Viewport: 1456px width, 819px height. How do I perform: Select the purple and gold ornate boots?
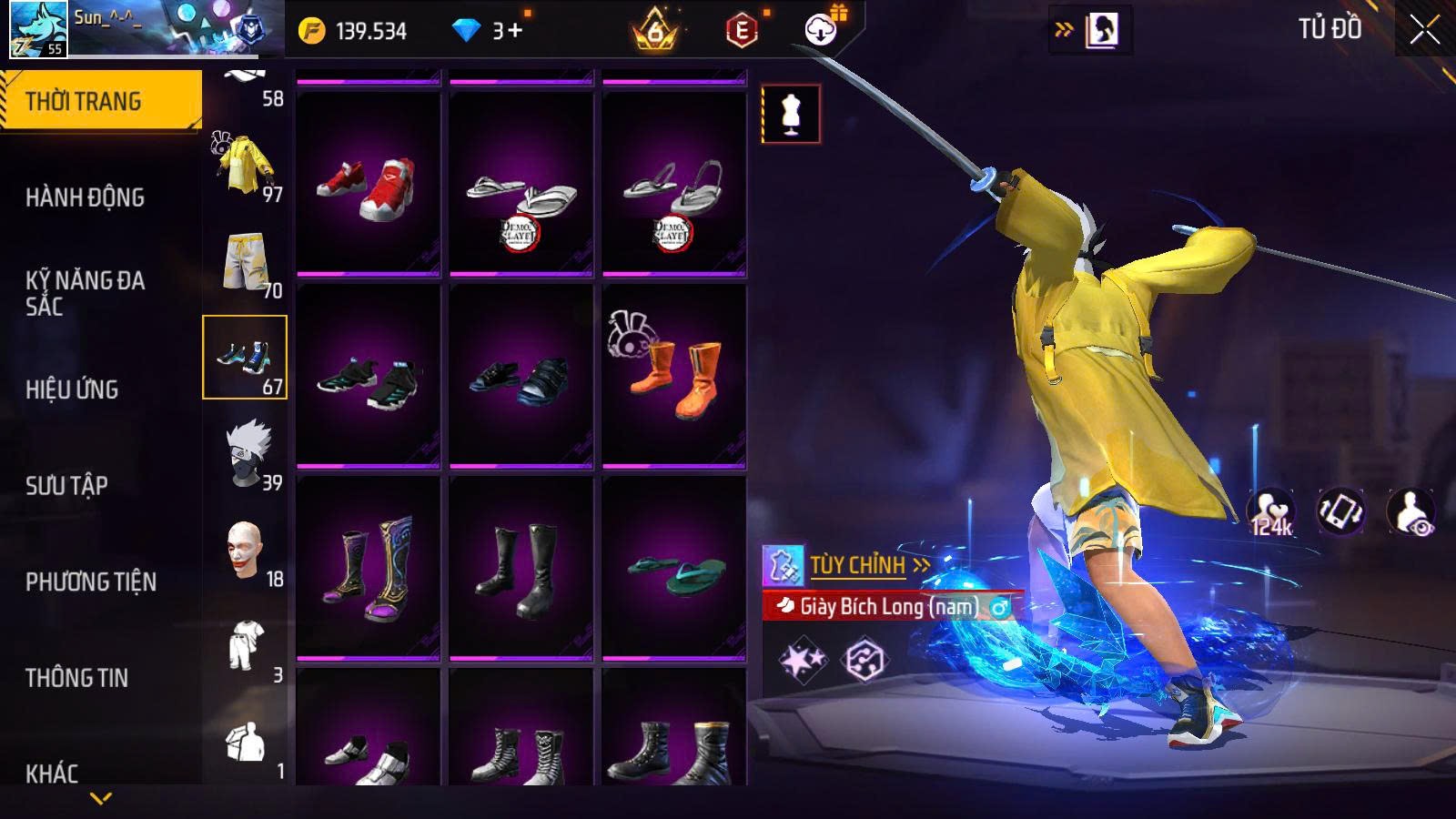tap(368, 568)
